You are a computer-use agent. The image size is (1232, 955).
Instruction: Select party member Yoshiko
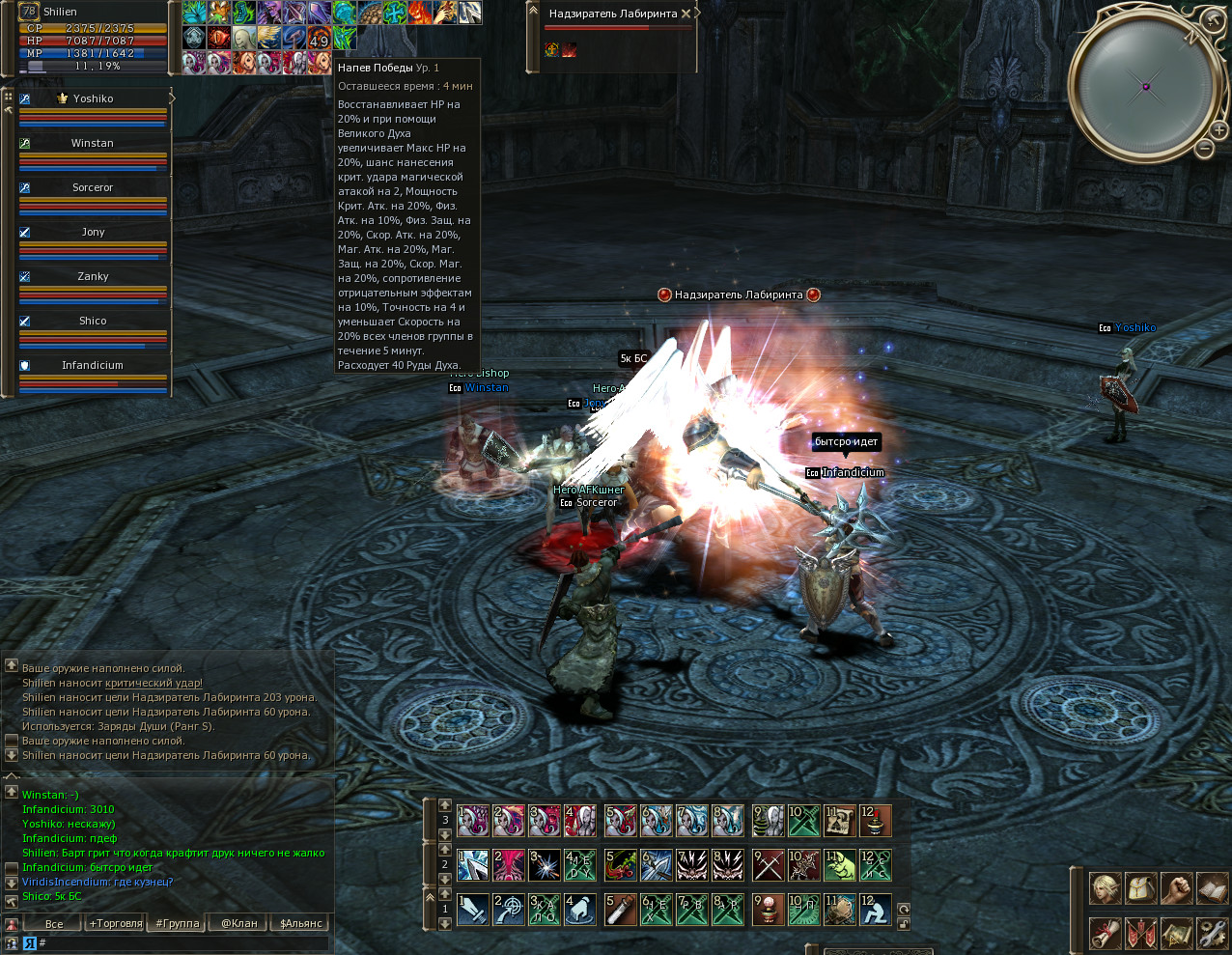93,98
